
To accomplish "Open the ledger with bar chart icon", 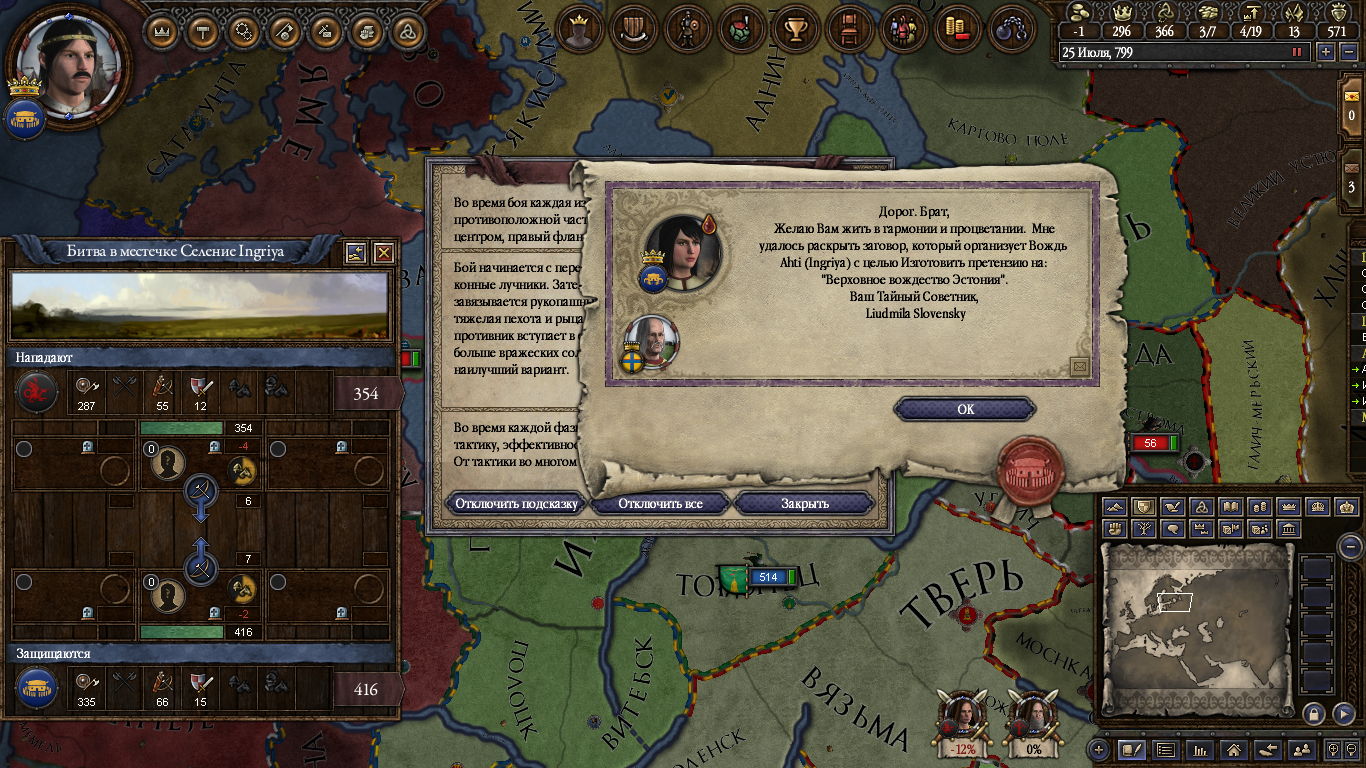I will point(1201,749).
